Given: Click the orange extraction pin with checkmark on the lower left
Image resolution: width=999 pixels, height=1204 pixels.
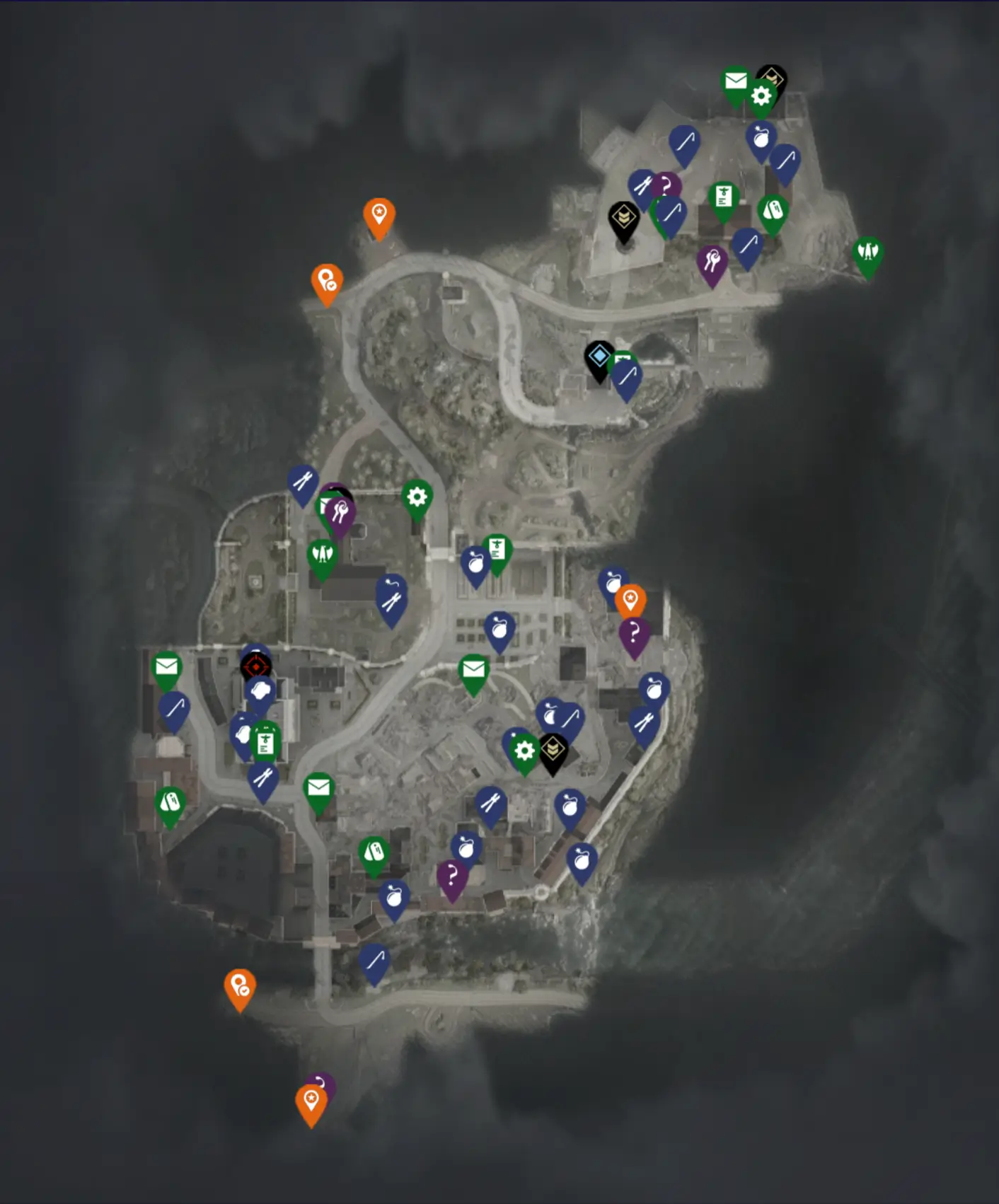Looking at the screenshot, I should point(241,983).
